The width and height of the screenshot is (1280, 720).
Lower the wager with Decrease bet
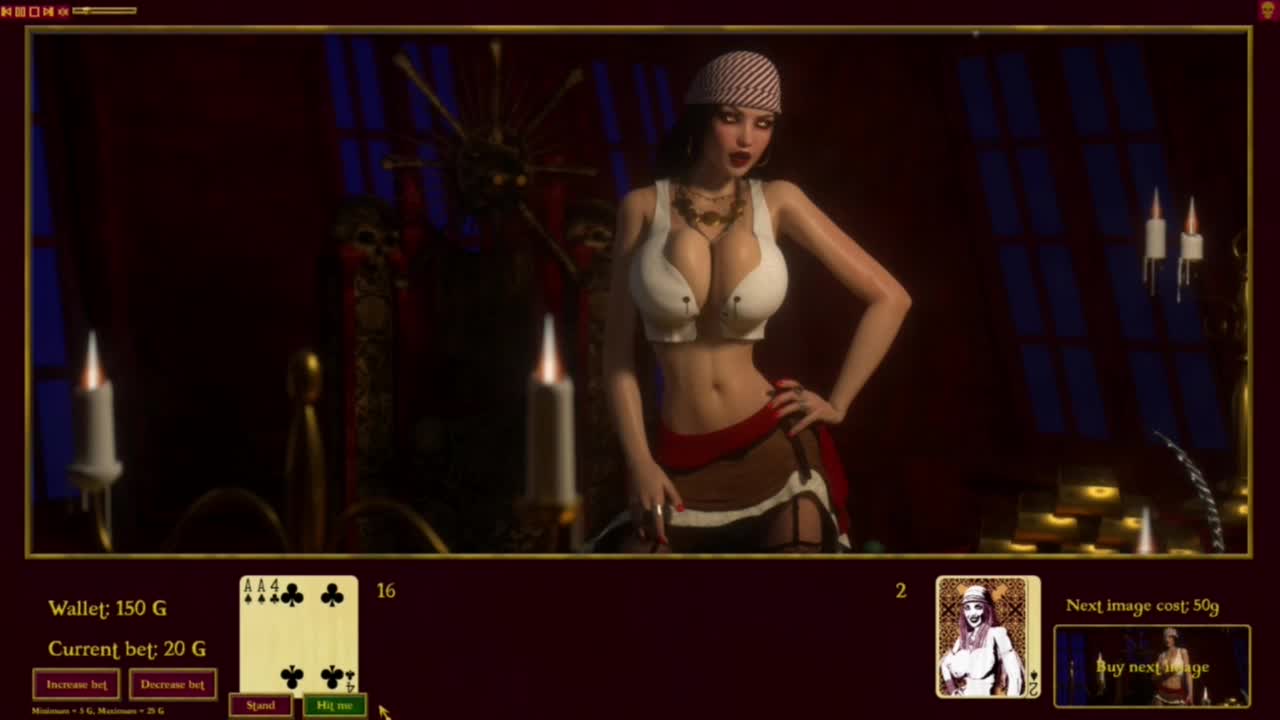point(172,685)
